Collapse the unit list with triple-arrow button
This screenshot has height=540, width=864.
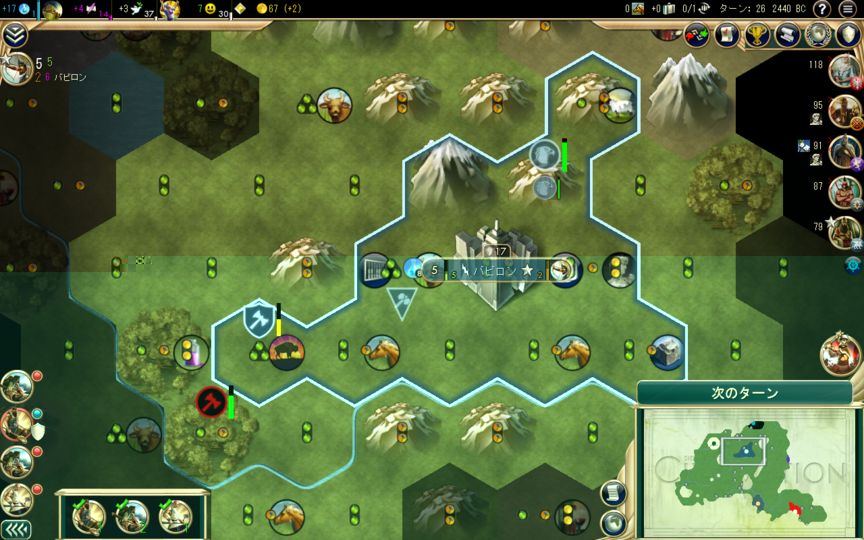[x=14, y=528]
